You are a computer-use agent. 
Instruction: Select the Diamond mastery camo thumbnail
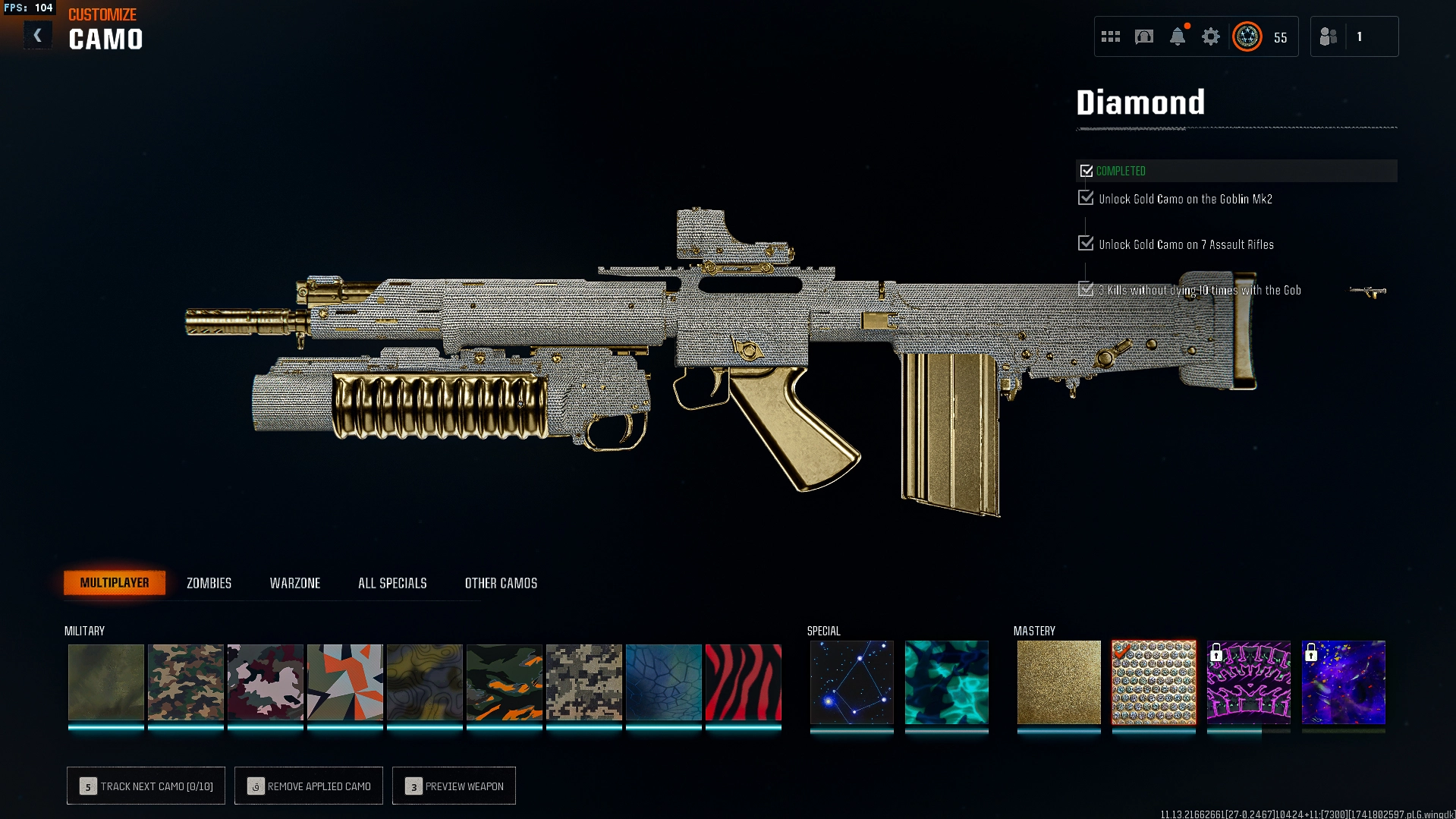pos(1153,682)
